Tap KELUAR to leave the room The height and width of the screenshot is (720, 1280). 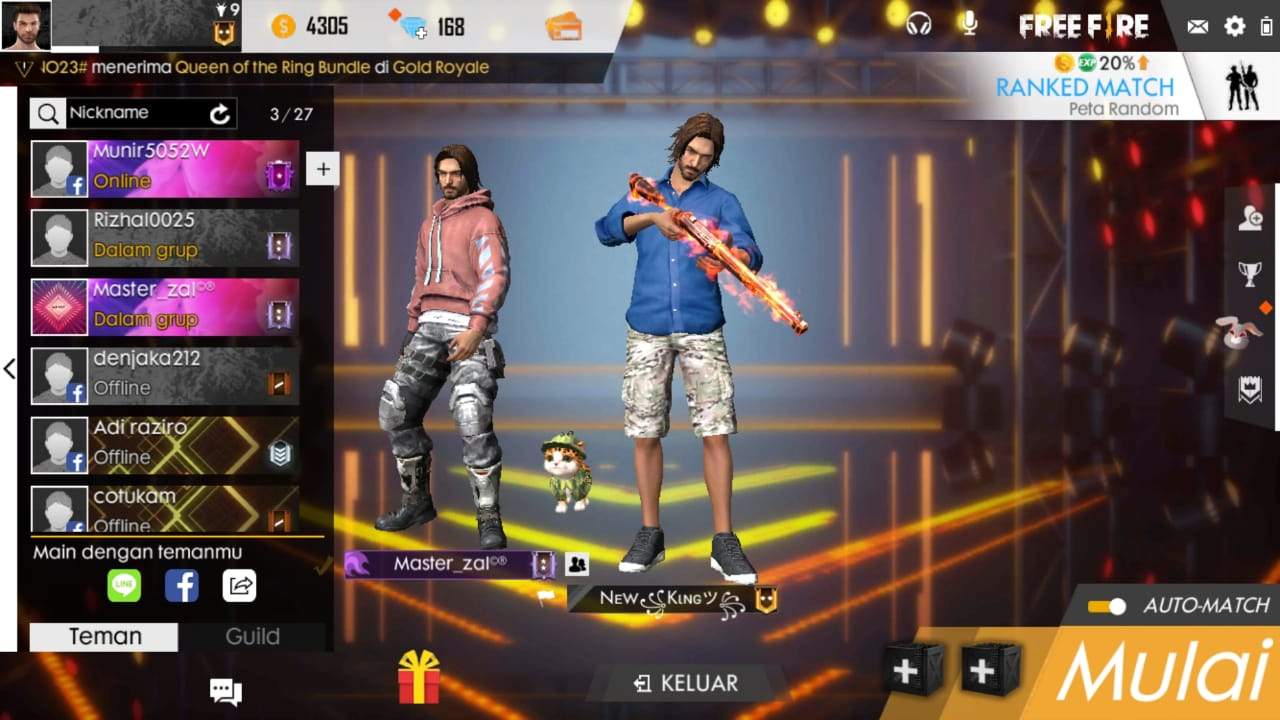[x=685, y=683]
